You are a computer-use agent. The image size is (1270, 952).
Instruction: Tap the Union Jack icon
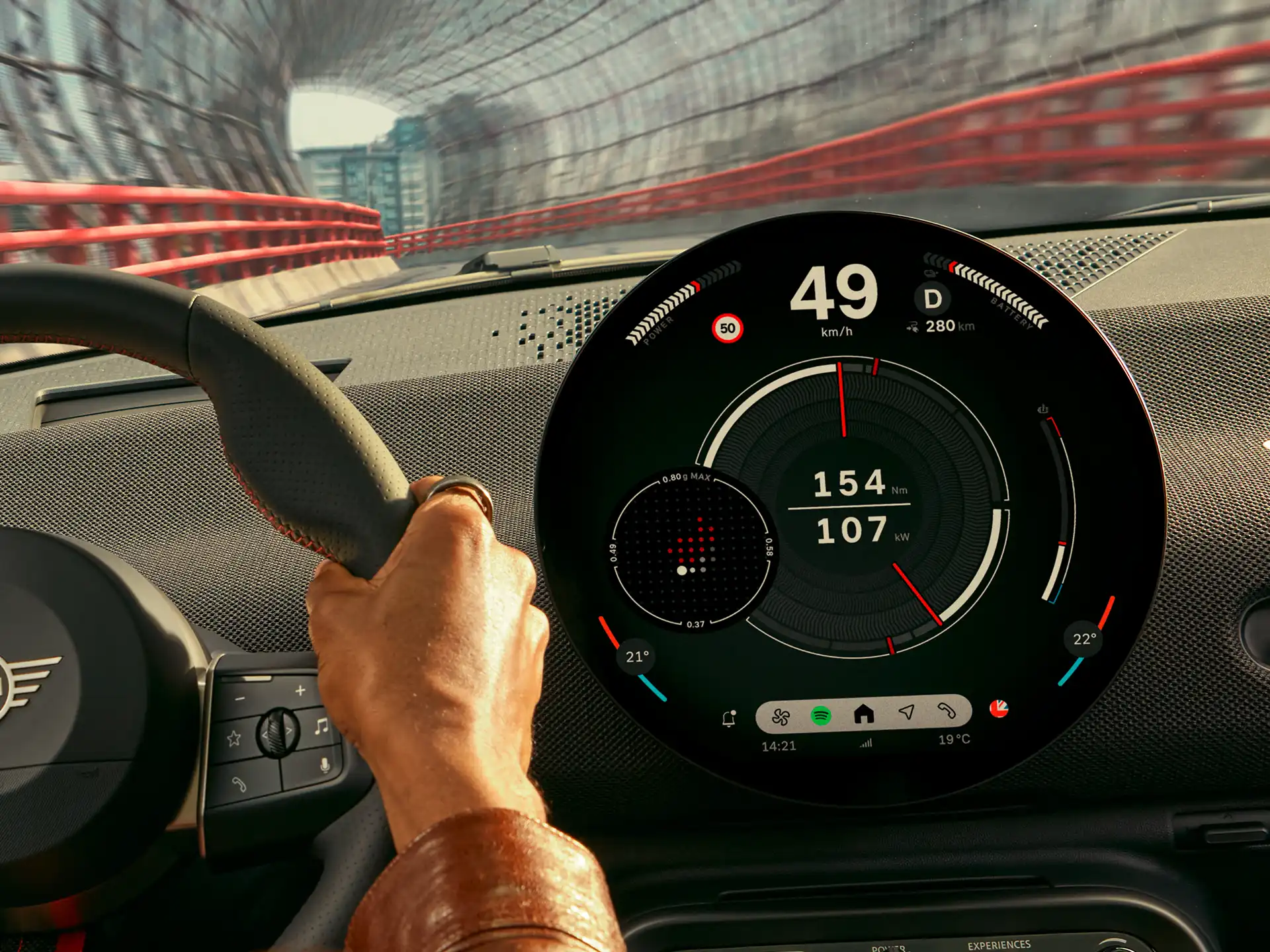click(x=999, y=709)
